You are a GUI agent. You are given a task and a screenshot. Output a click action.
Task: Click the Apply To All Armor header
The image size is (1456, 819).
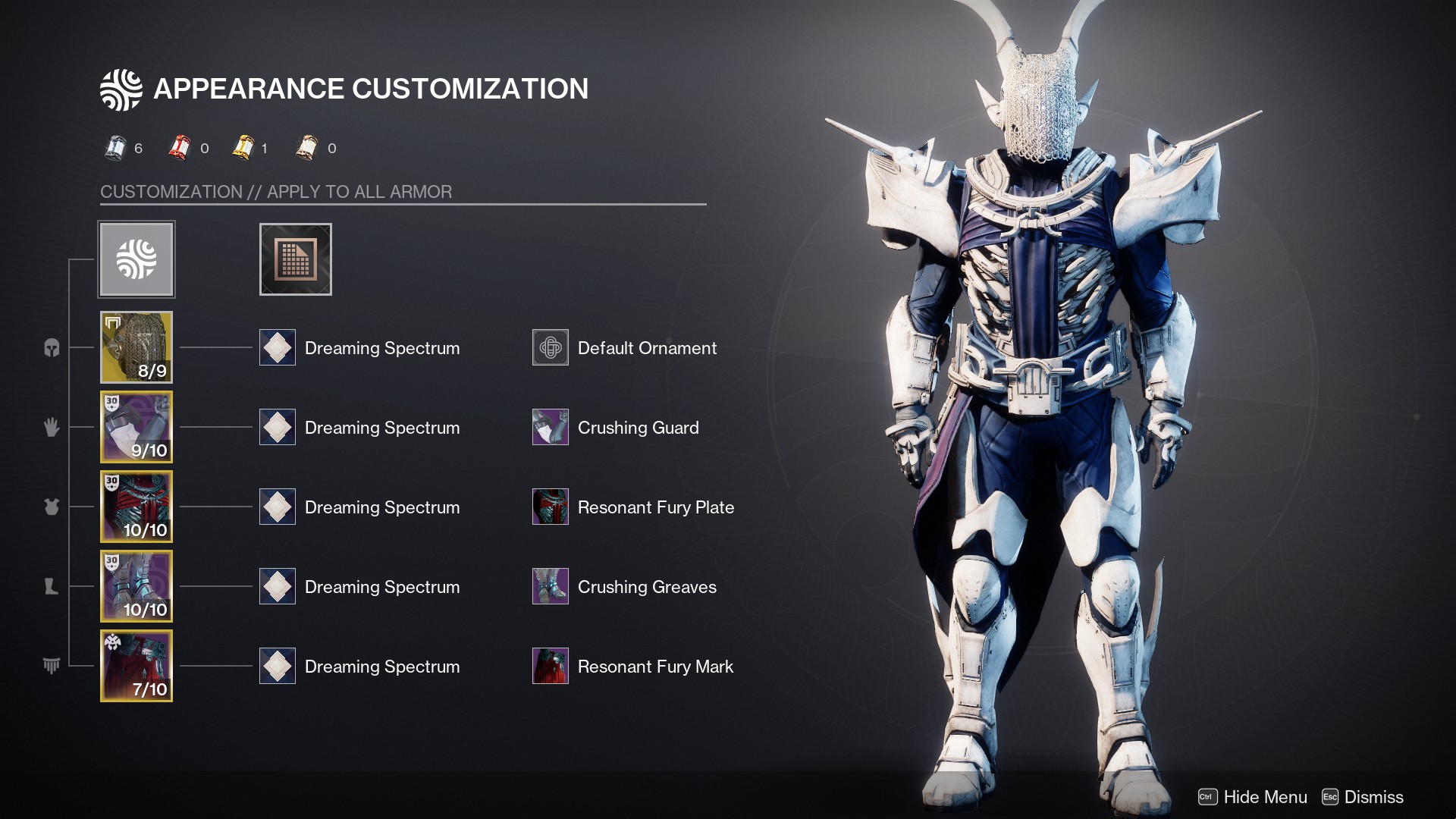click(x=276, y=191)
